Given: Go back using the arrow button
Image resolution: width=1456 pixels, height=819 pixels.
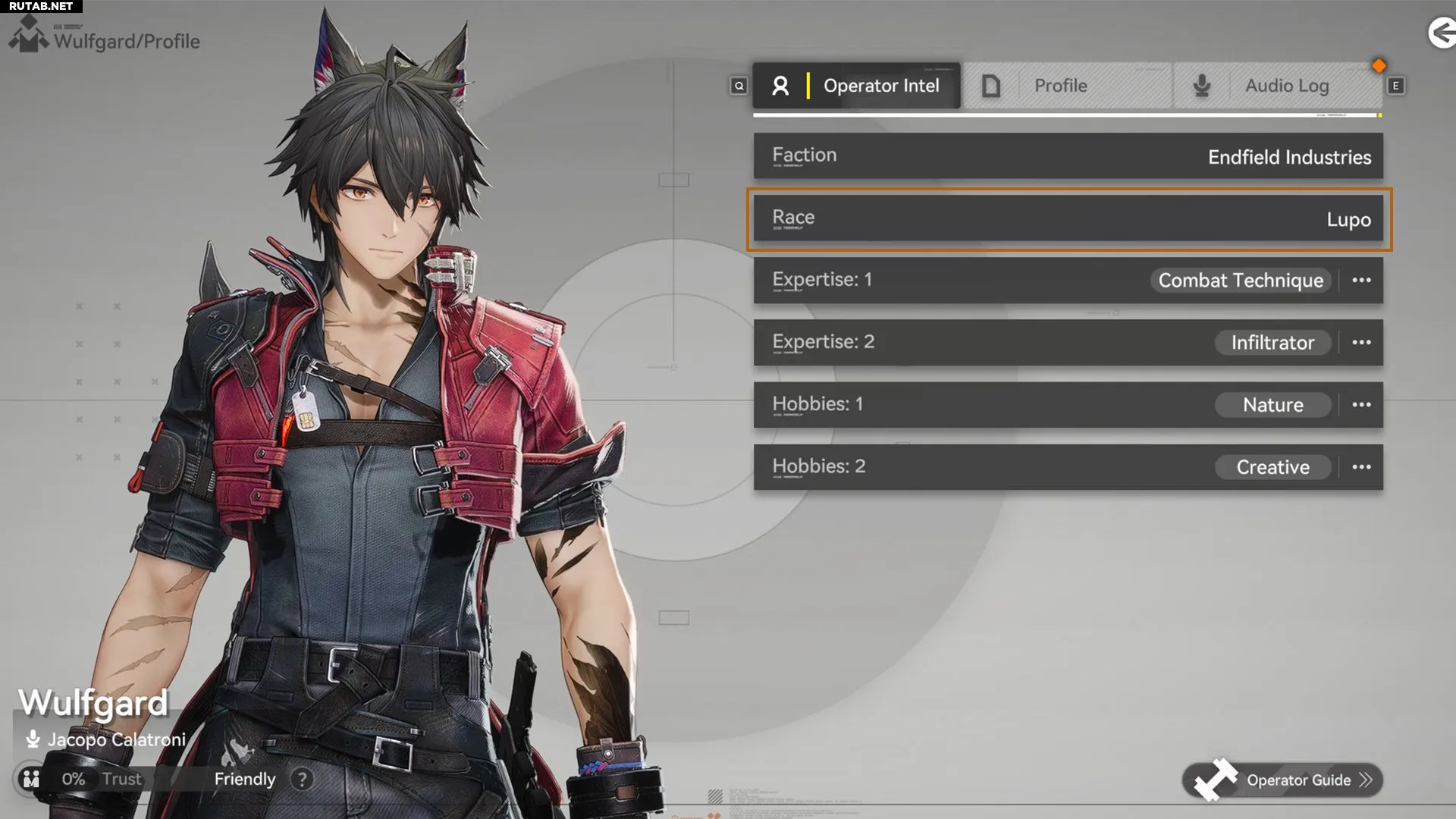Looking at the screenshot, I should 1441,33.
